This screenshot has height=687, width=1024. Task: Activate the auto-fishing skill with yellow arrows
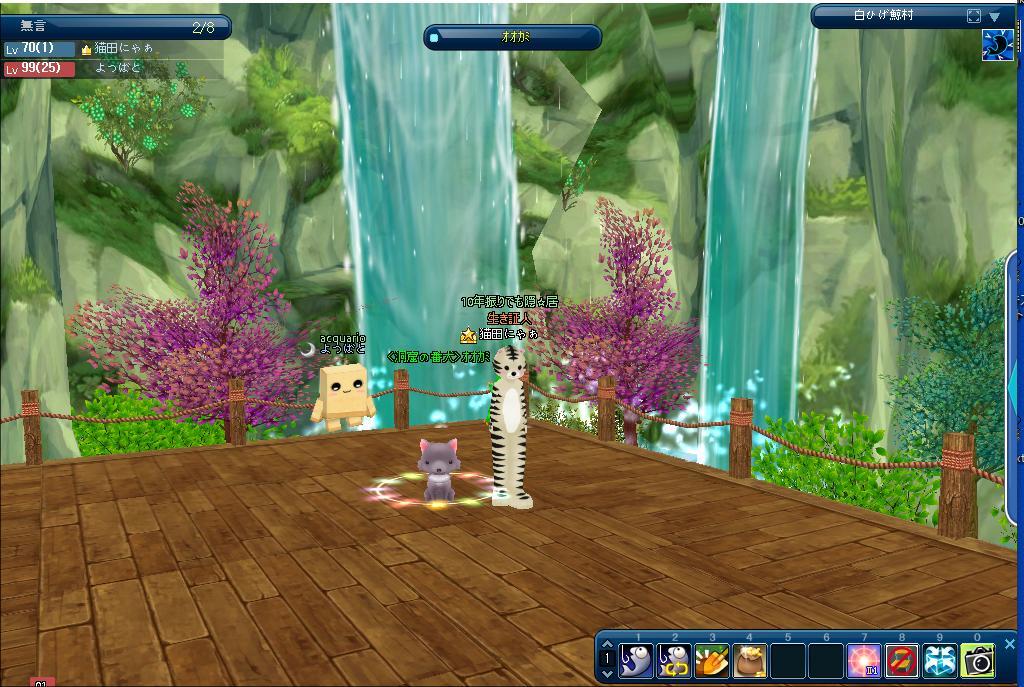coord(675,661)
